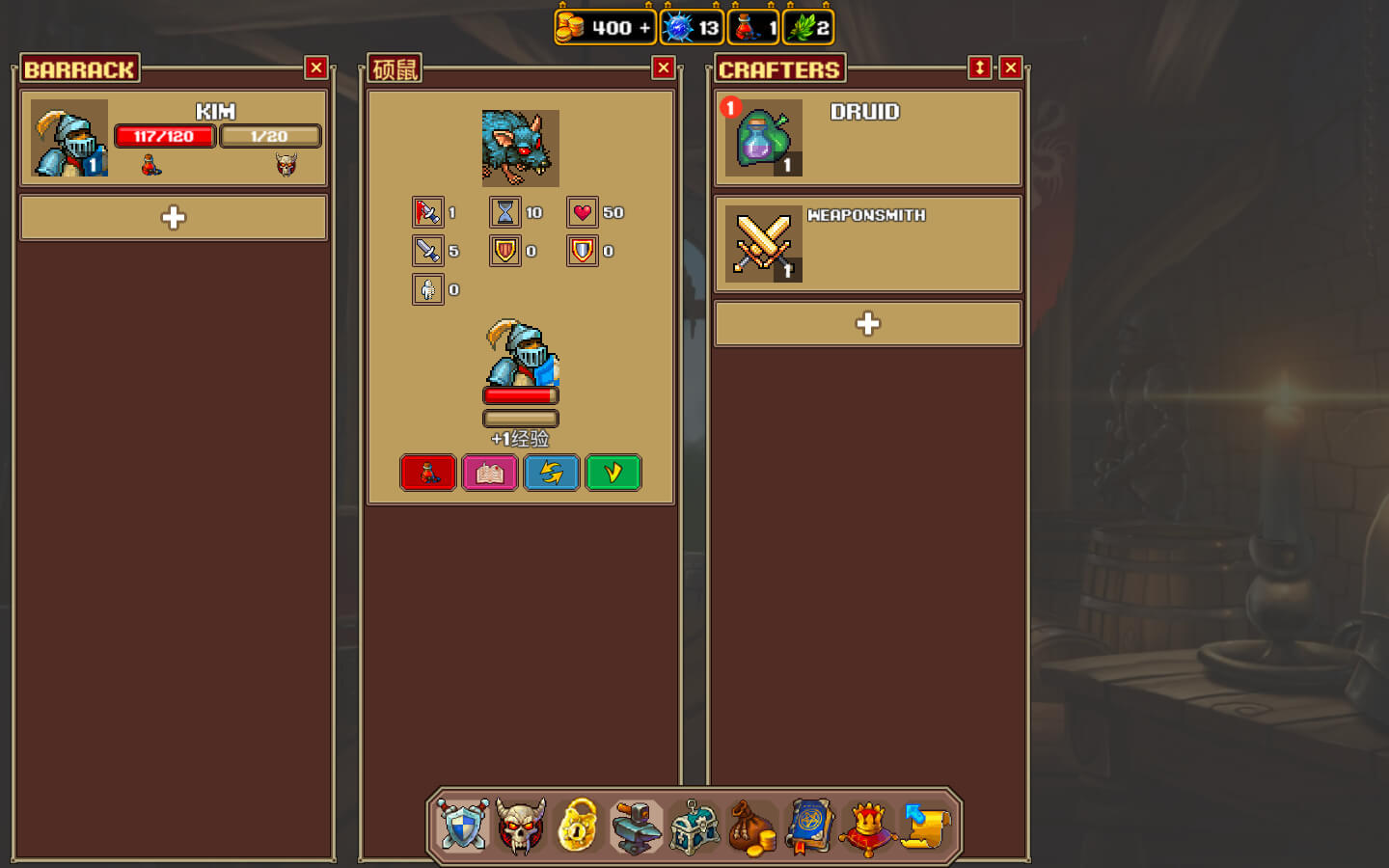Select the Druid crafter
Viewport: 1389px width, 868px height.
pyautogui.click(x=868, y=138)
